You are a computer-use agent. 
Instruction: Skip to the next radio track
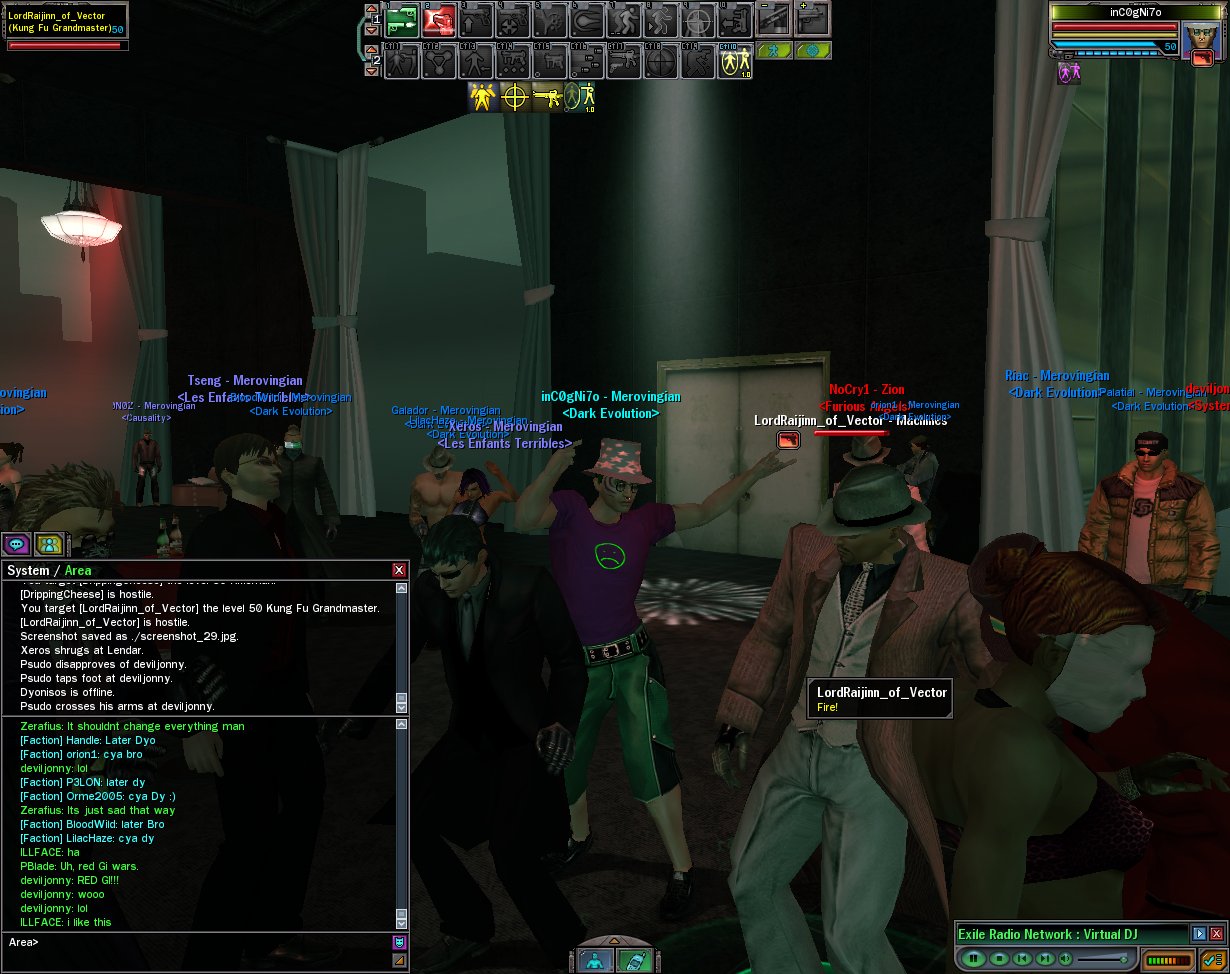[1044, 959]
